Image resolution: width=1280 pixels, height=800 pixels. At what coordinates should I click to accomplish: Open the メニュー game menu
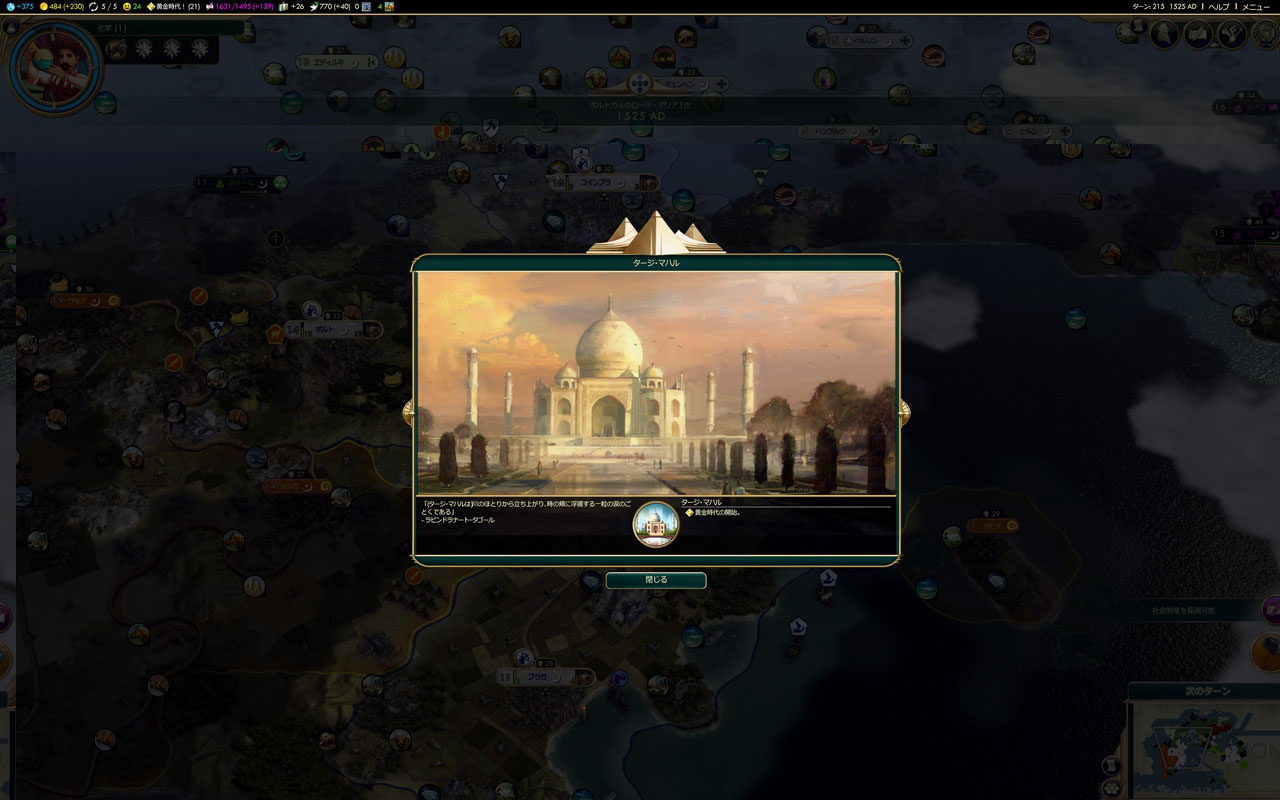(1255, 6)
